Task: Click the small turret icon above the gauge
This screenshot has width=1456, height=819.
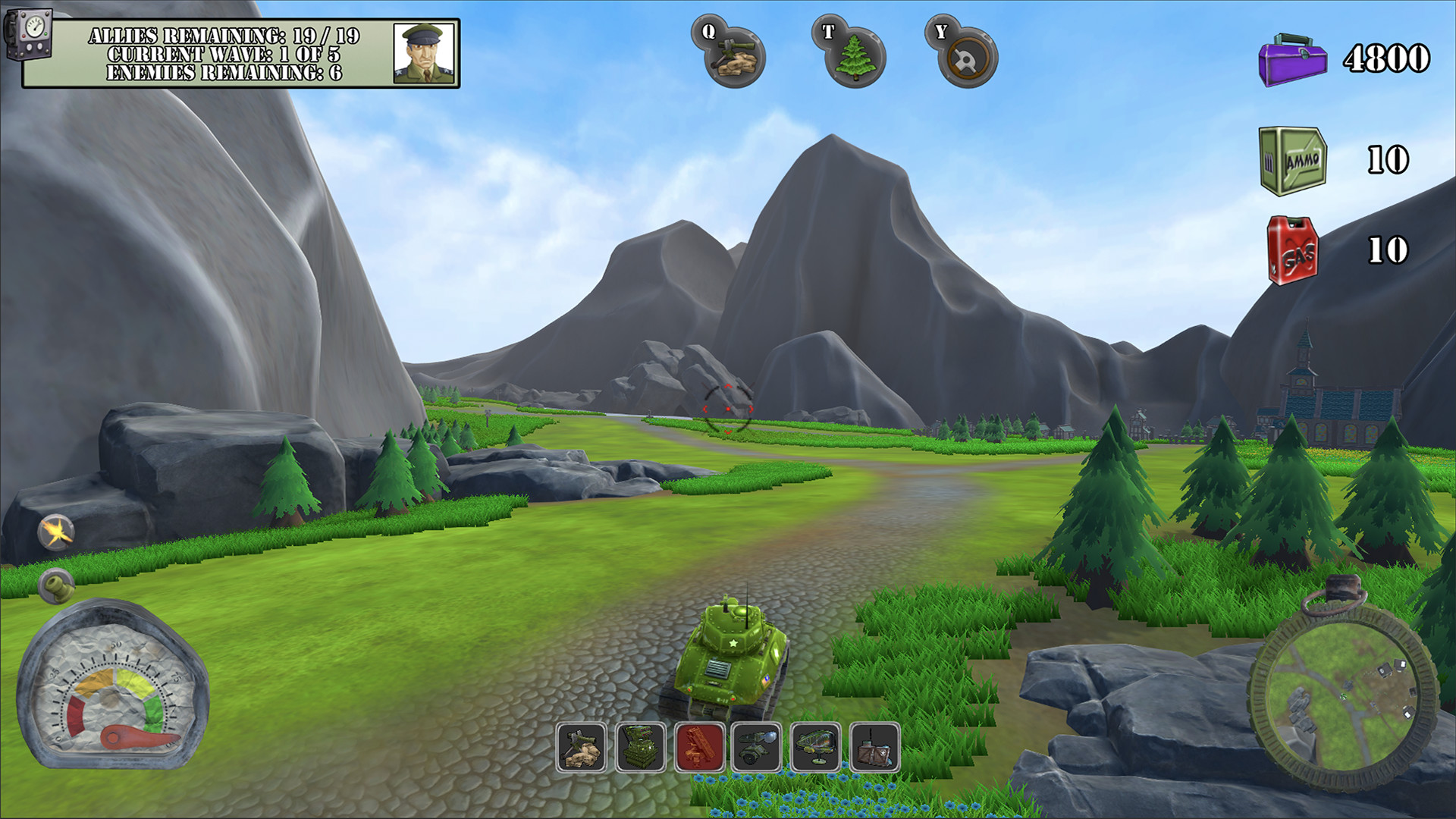Action: (x=56, y=586)
